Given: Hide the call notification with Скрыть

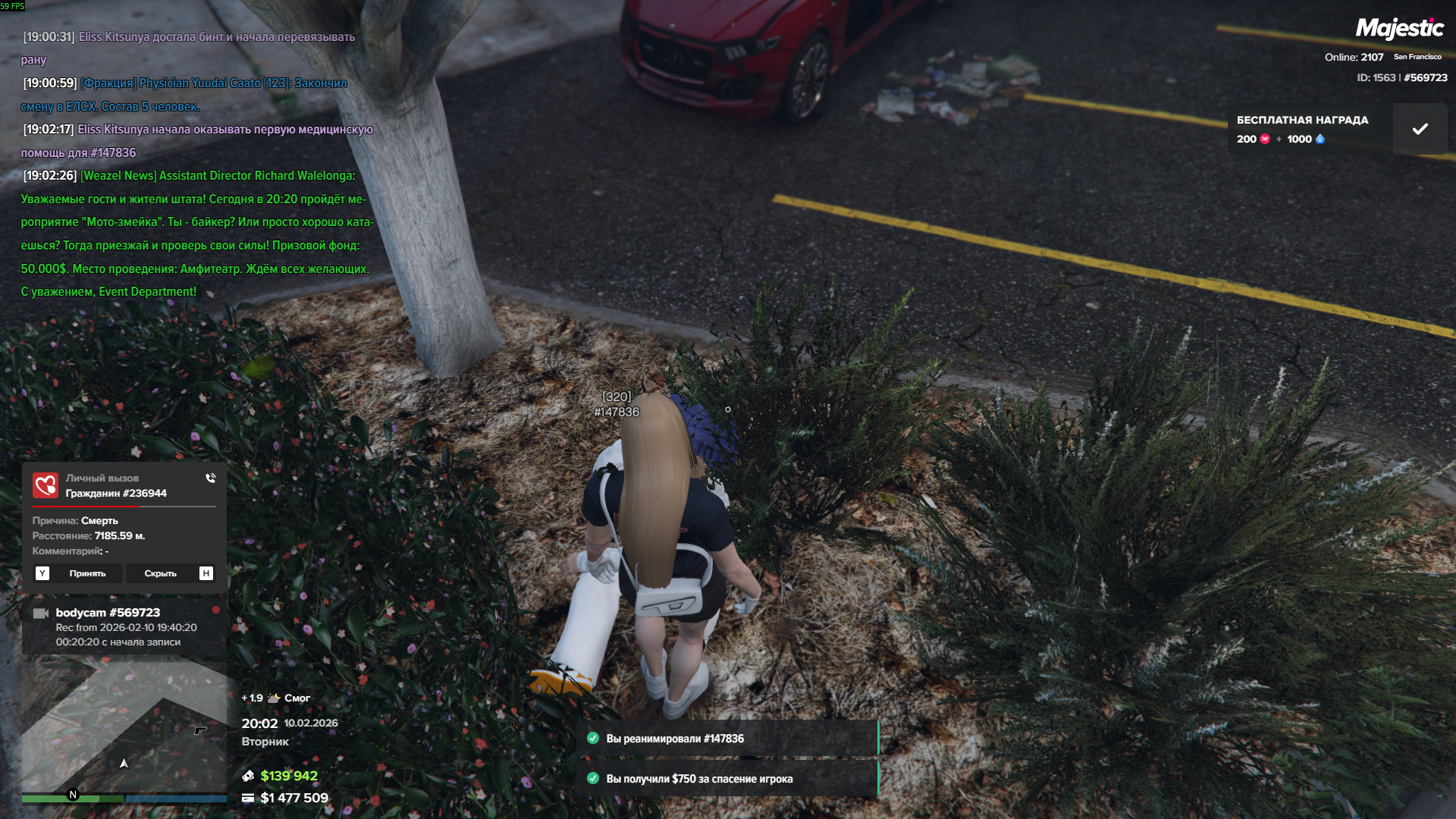Looking at the screenshot, I should pos(160,573).
